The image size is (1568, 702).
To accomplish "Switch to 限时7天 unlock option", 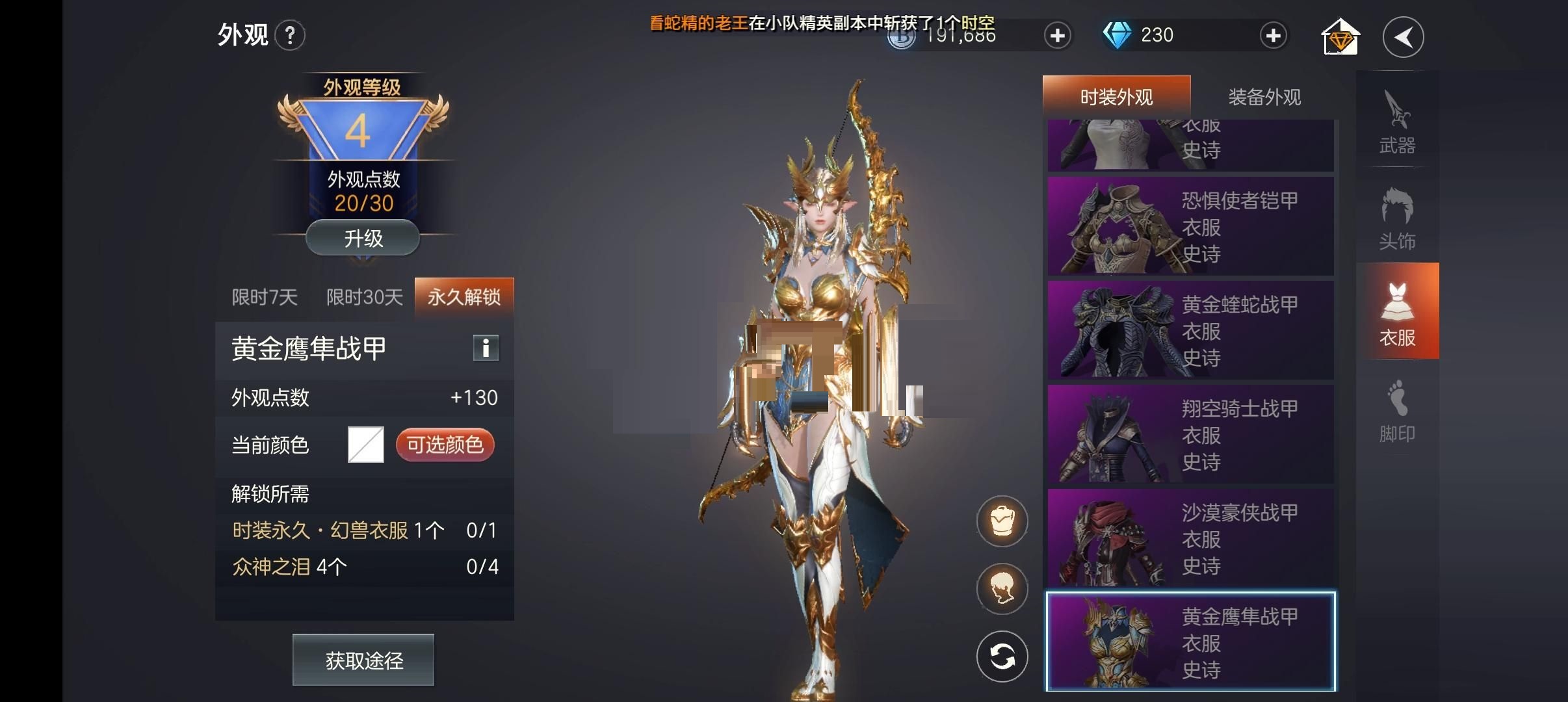I will click(x=265, y=296).
